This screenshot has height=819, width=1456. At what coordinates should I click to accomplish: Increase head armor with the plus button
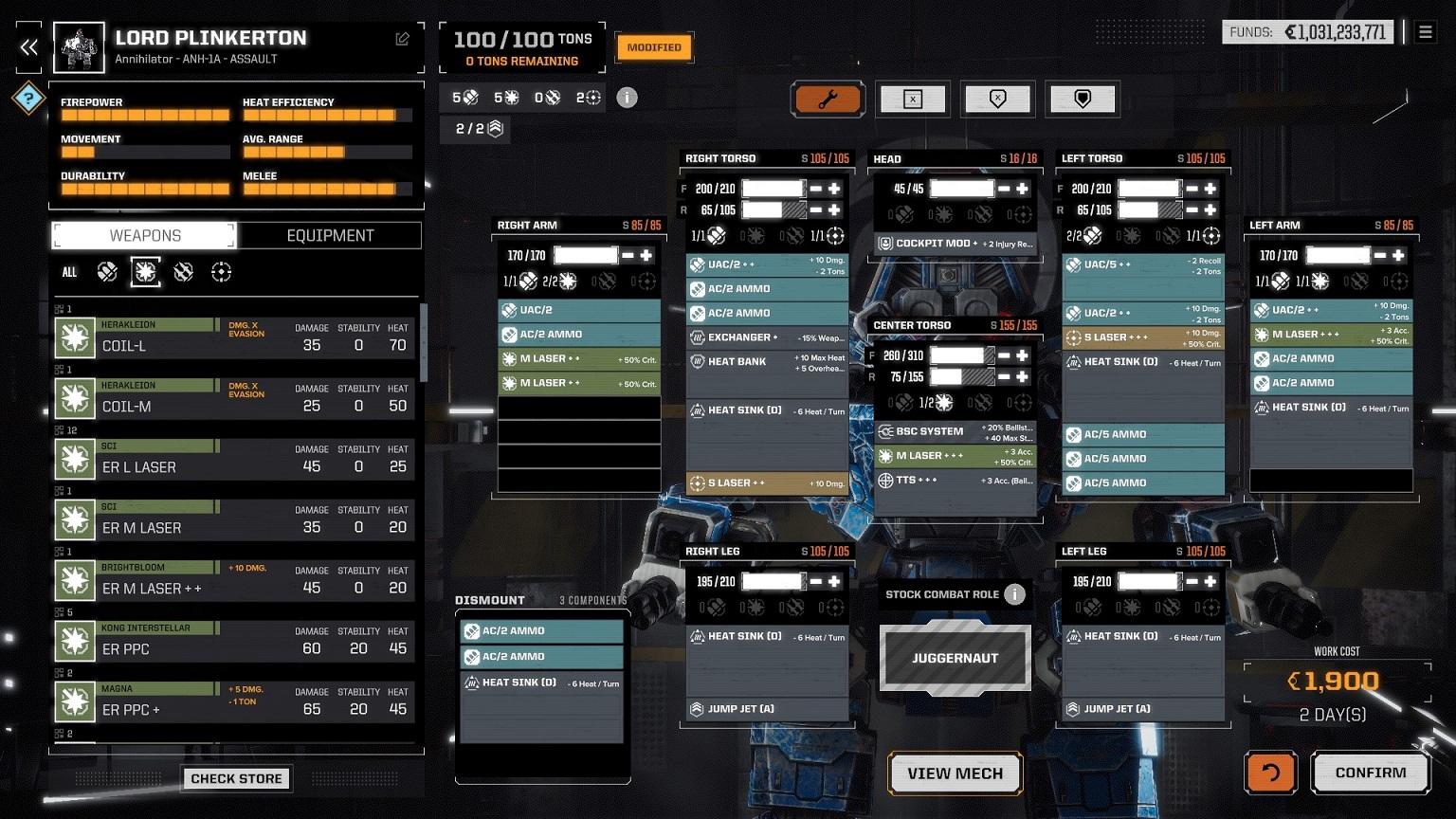point(1022,189)
